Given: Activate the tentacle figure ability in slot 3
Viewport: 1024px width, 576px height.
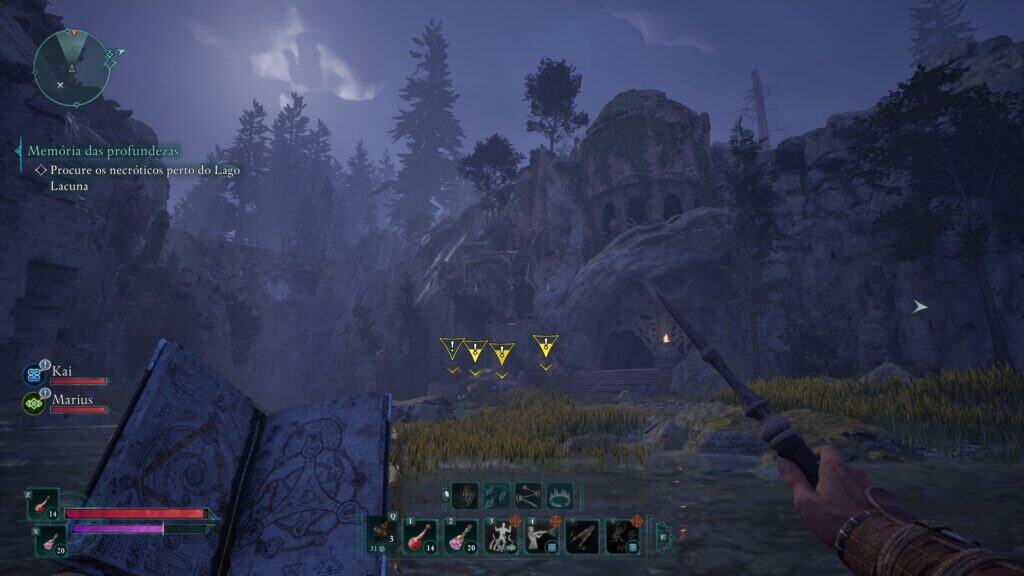Looking at the screenshot, I should point(500,536).
